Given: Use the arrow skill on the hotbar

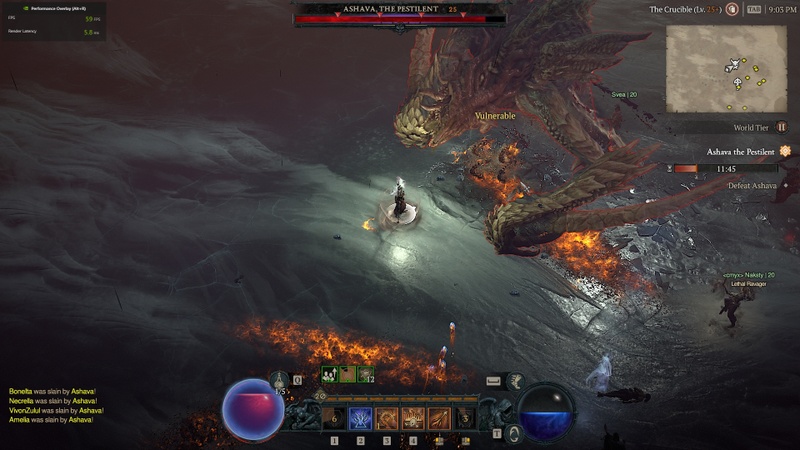Looking at the screenshot, I should pyautogui.click(x=438, y=418).
